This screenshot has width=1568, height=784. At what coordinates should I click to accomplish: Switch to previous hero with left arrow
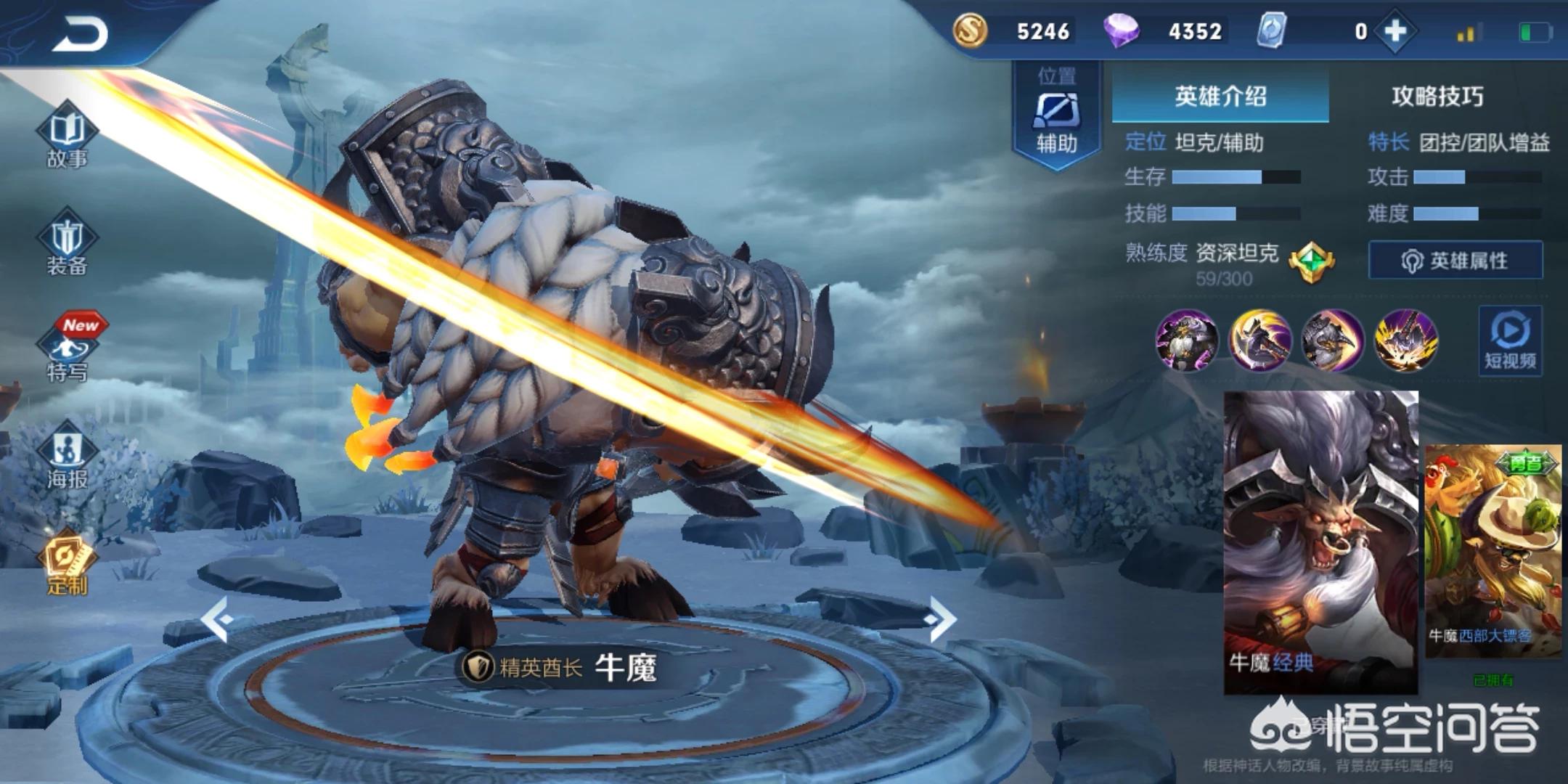click(x=216, y=619)
